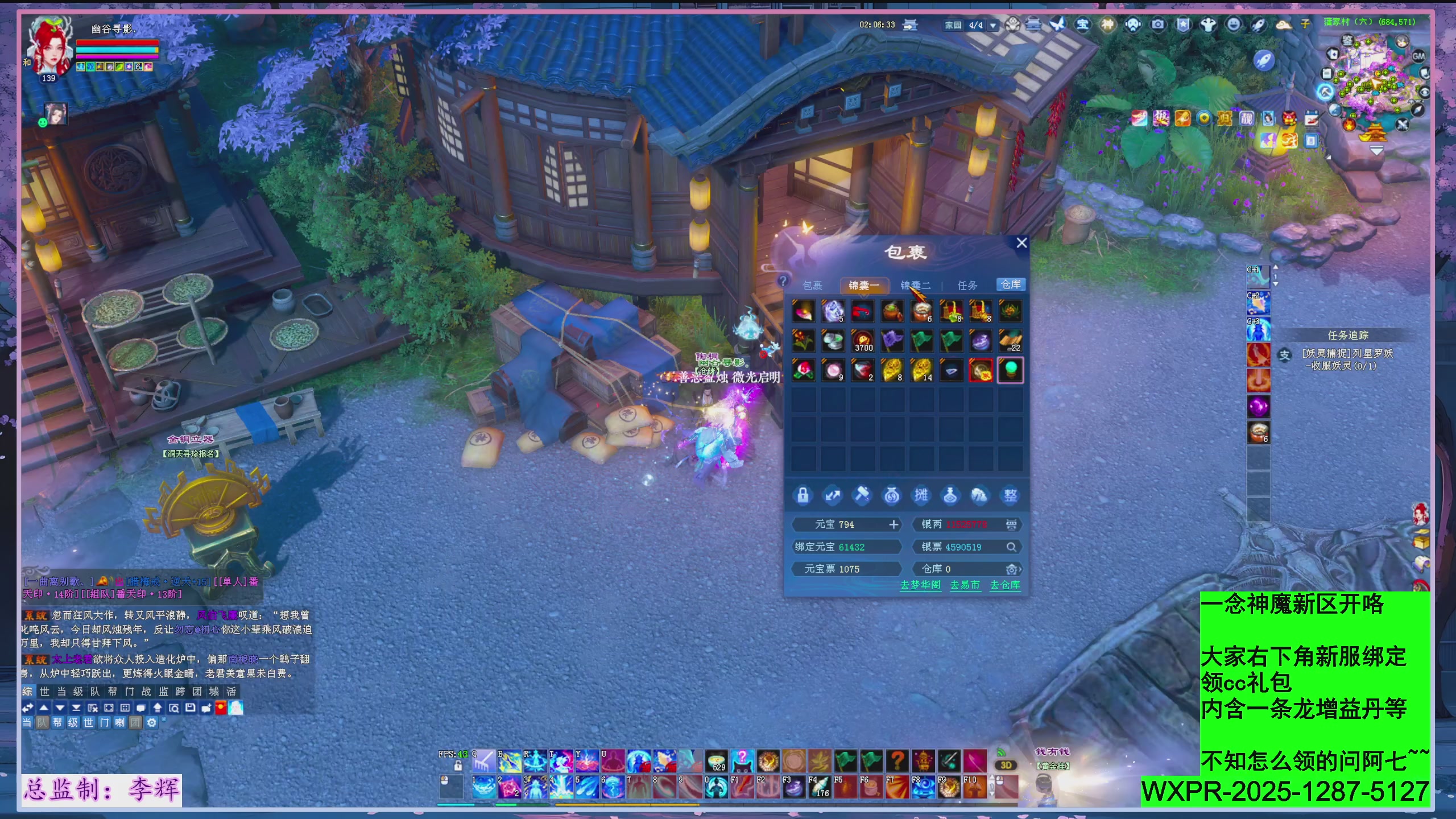Open chat settings gear icon
1456x819 pixels.
point(151,722)
